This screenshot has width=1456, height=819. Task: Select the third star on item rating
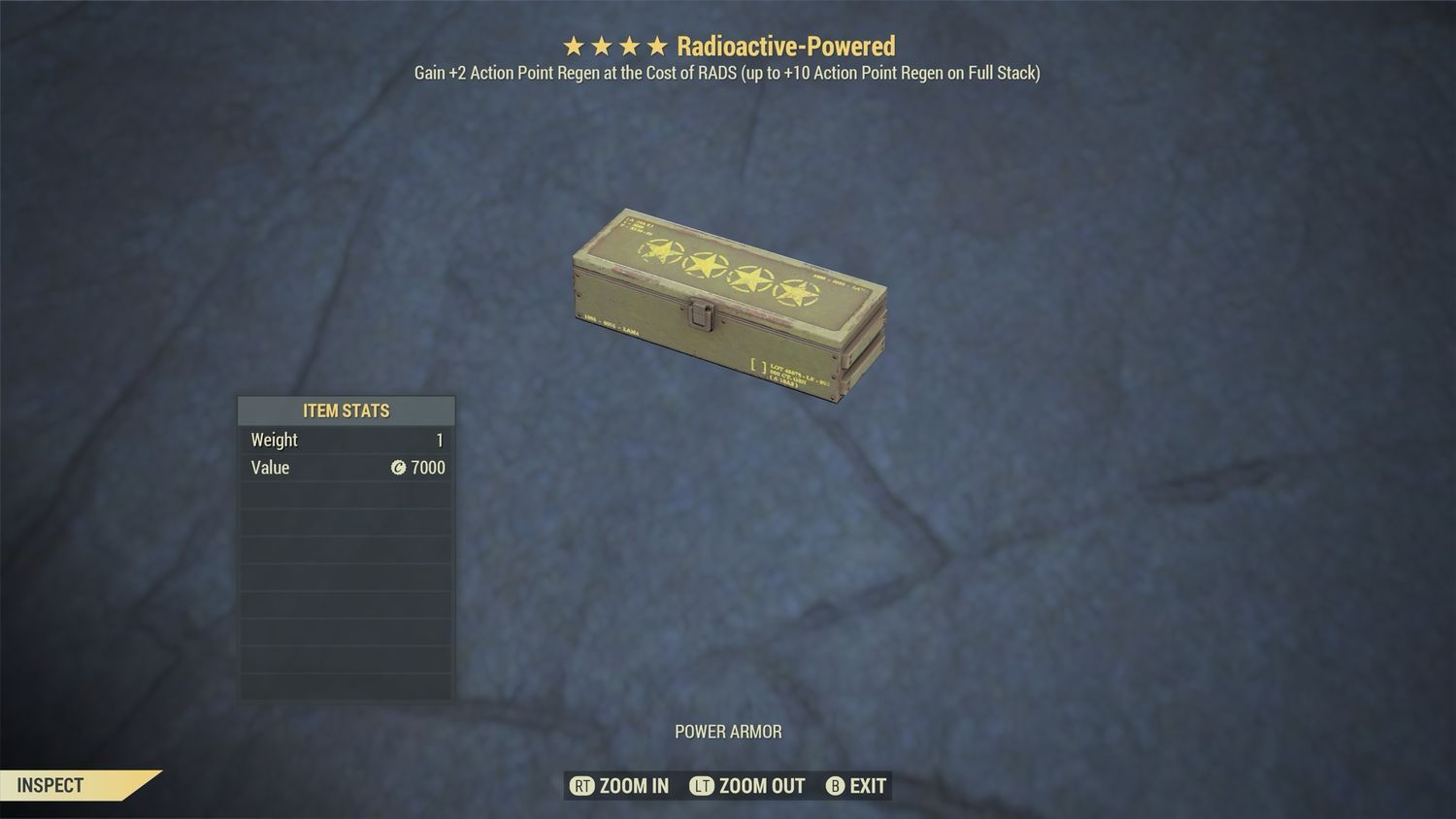(629, 45)
